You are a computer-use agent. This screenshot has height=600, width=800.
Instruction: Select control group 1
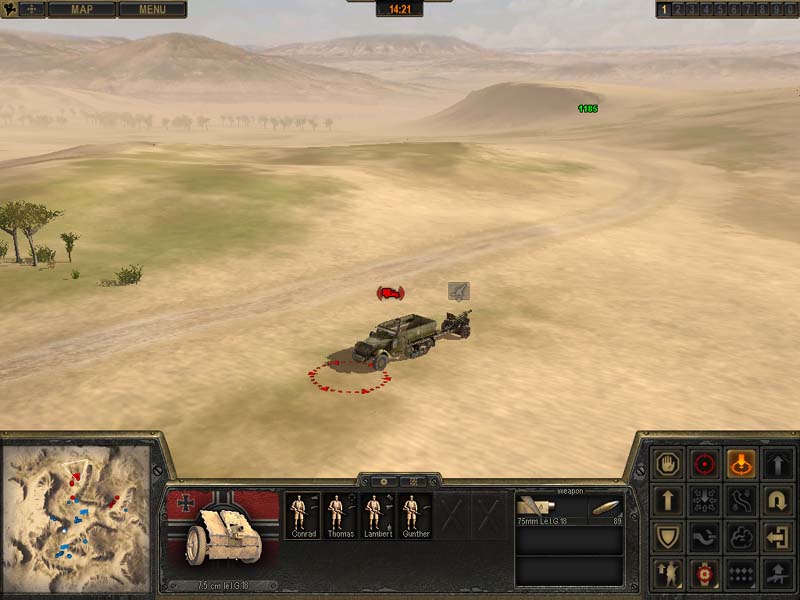(663, 10)
